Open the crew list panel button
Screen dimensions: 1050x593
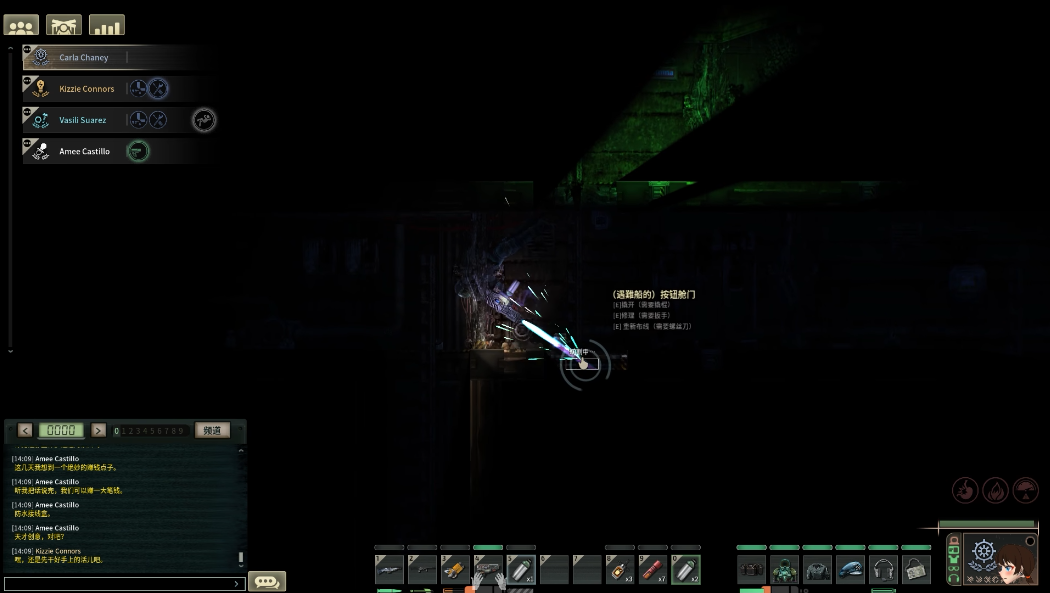[x=21, y=25]
